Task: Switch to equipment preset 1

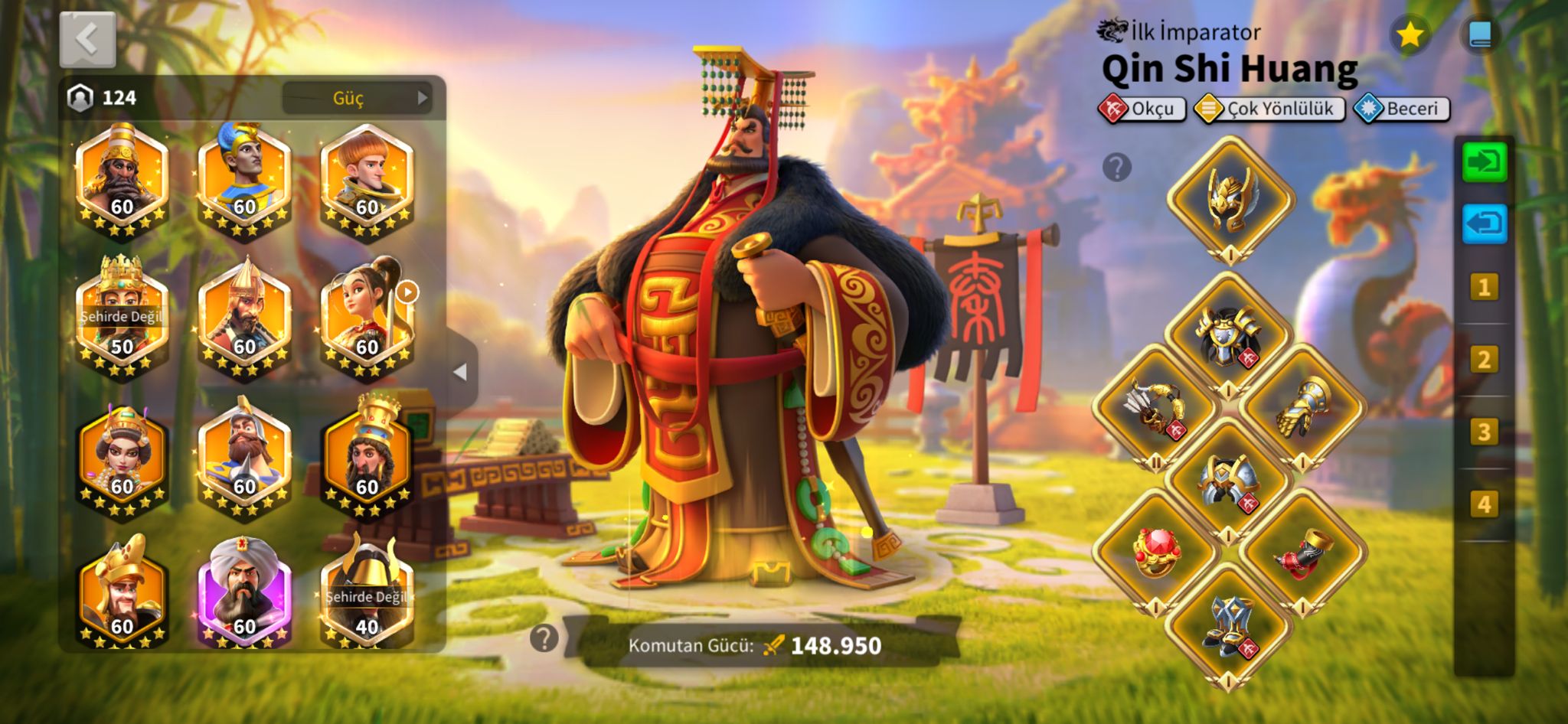Action: pos(1484,288)
